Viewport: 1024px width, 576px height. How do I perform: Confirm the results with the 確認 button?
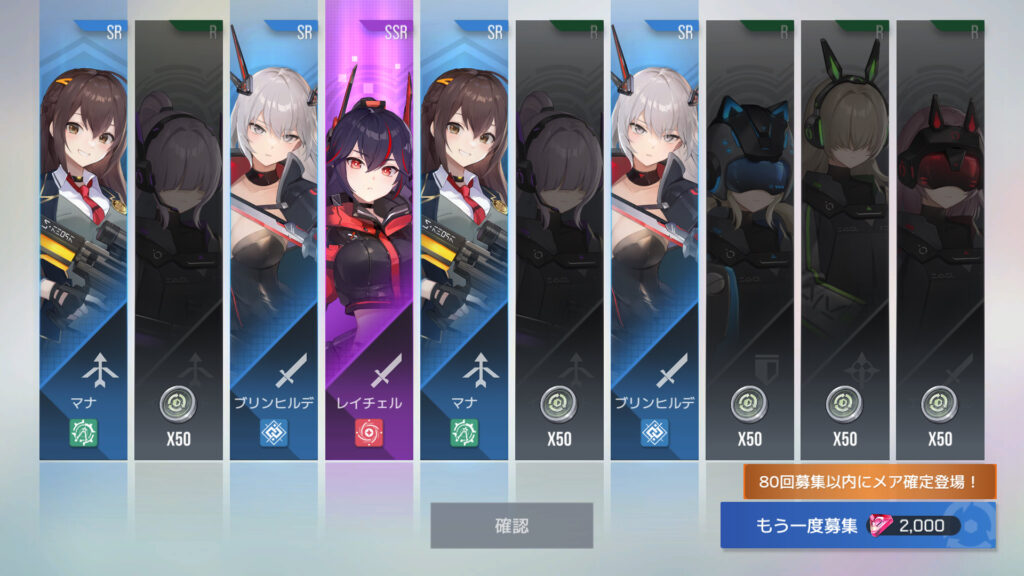(511, 525)
